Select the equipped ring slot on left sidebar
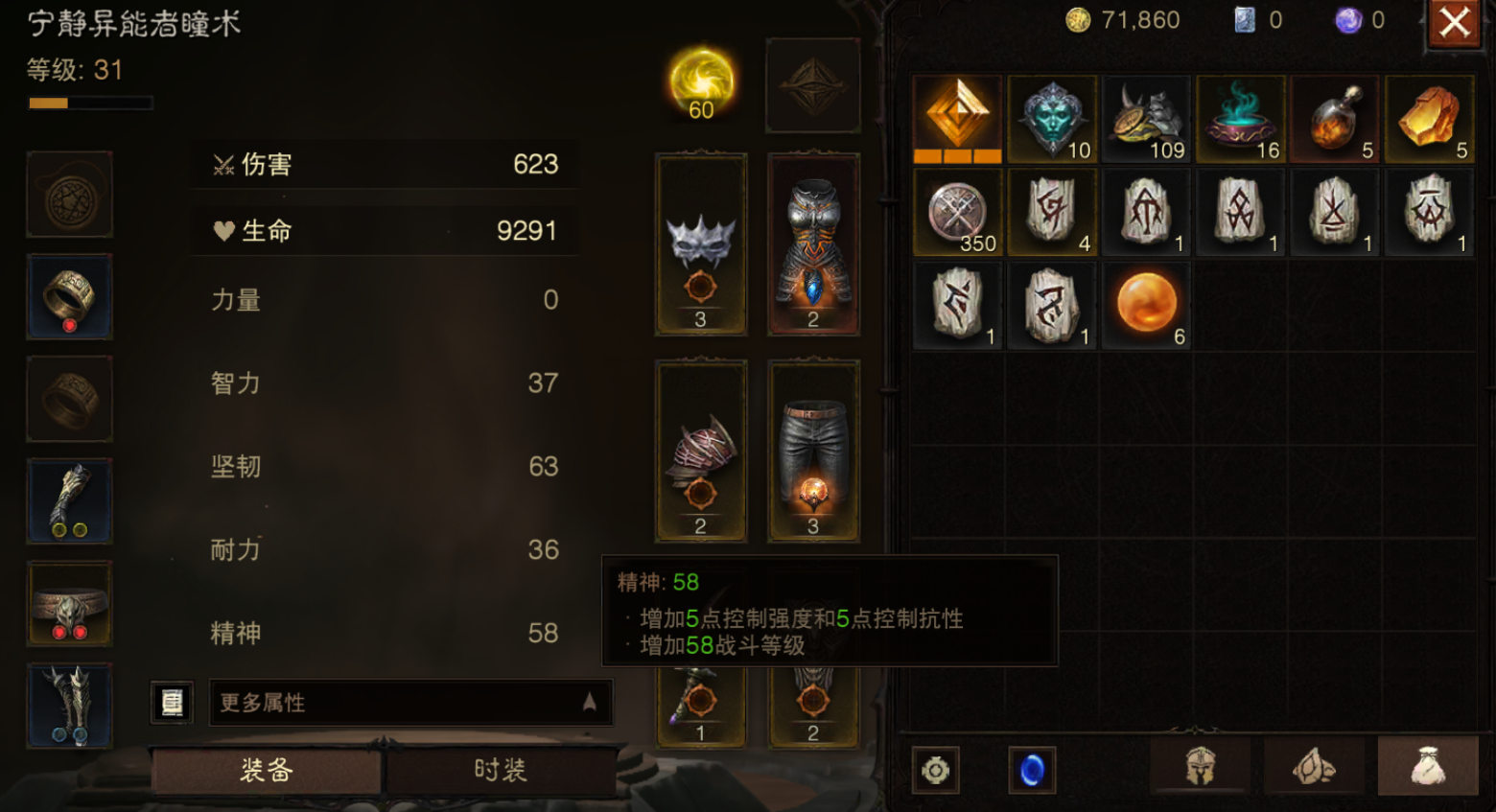Screen dimensions: 1496x812 point(68,296)
